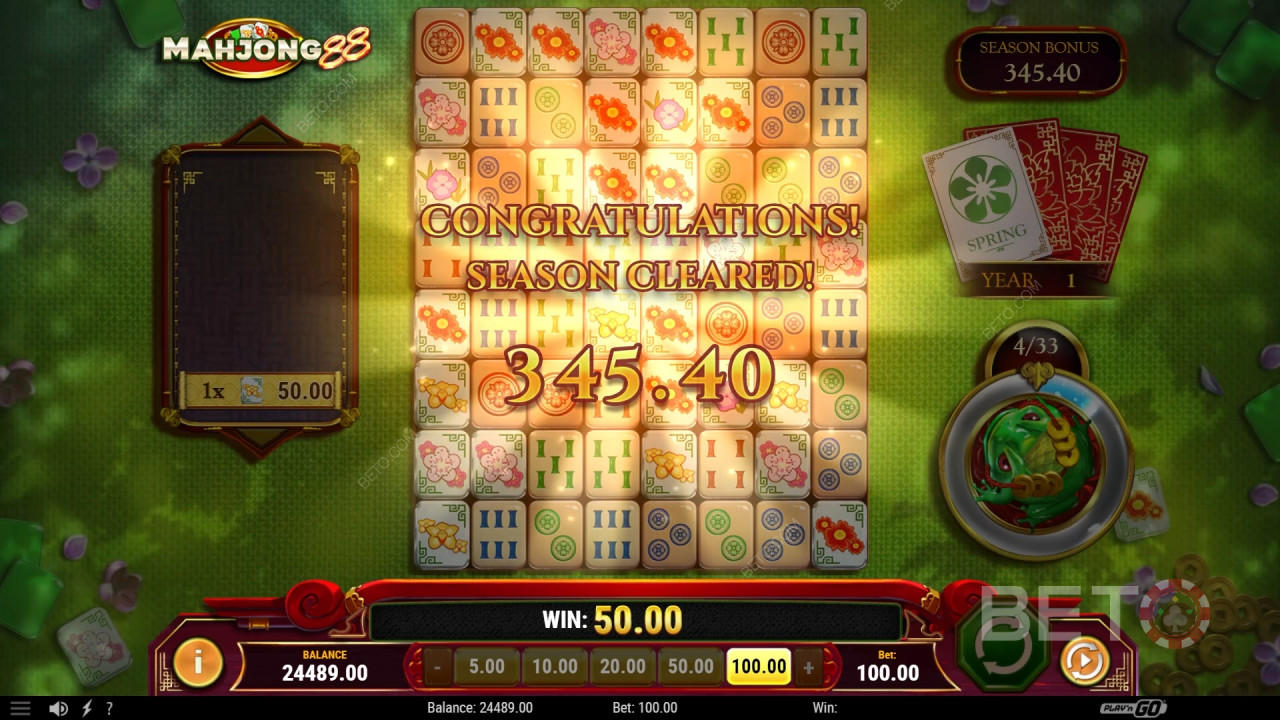Click the Season Bonus 345.40 plaque
Screen dimensions: 1280x720
click(x=1041, y=60)
